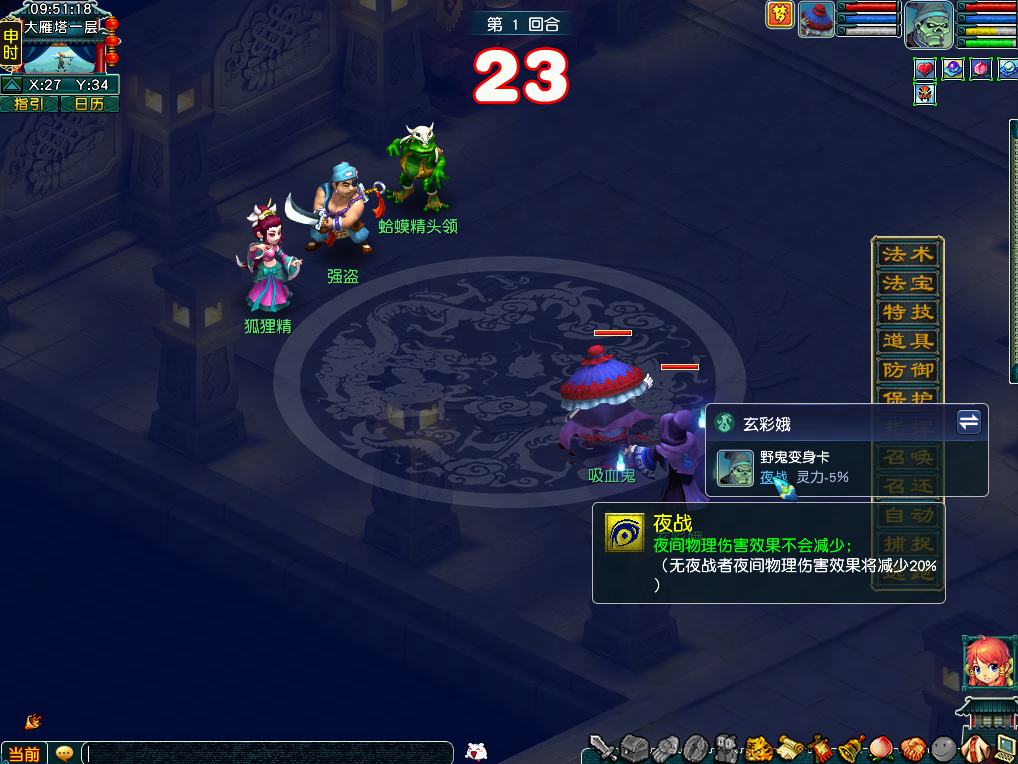Screen dimensions: 1018x764
Task: Select the 防御 defend command
Action: [907, 371]
